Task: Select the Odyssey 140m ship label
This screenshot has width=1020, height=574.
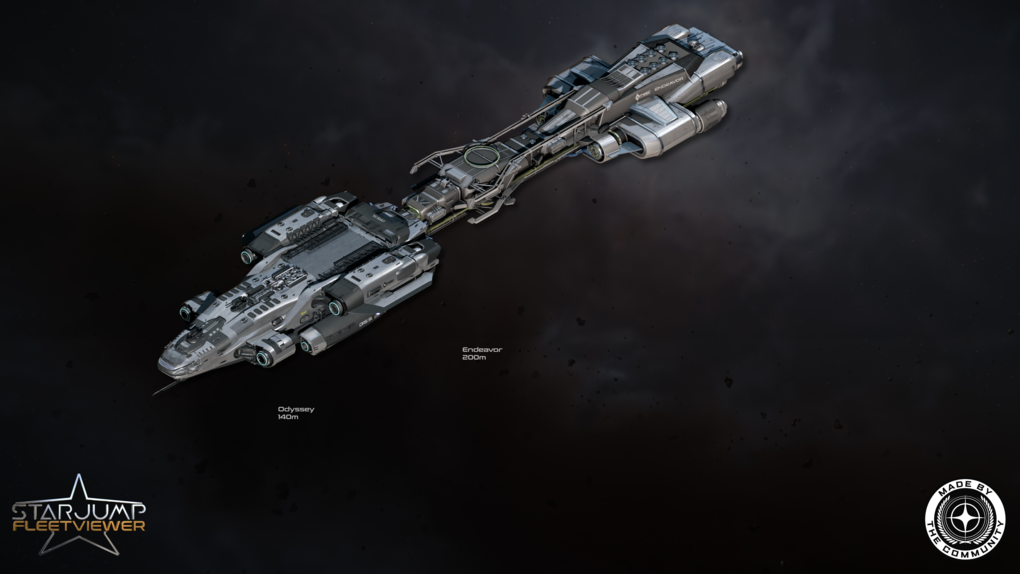Action: coord(295,412)
